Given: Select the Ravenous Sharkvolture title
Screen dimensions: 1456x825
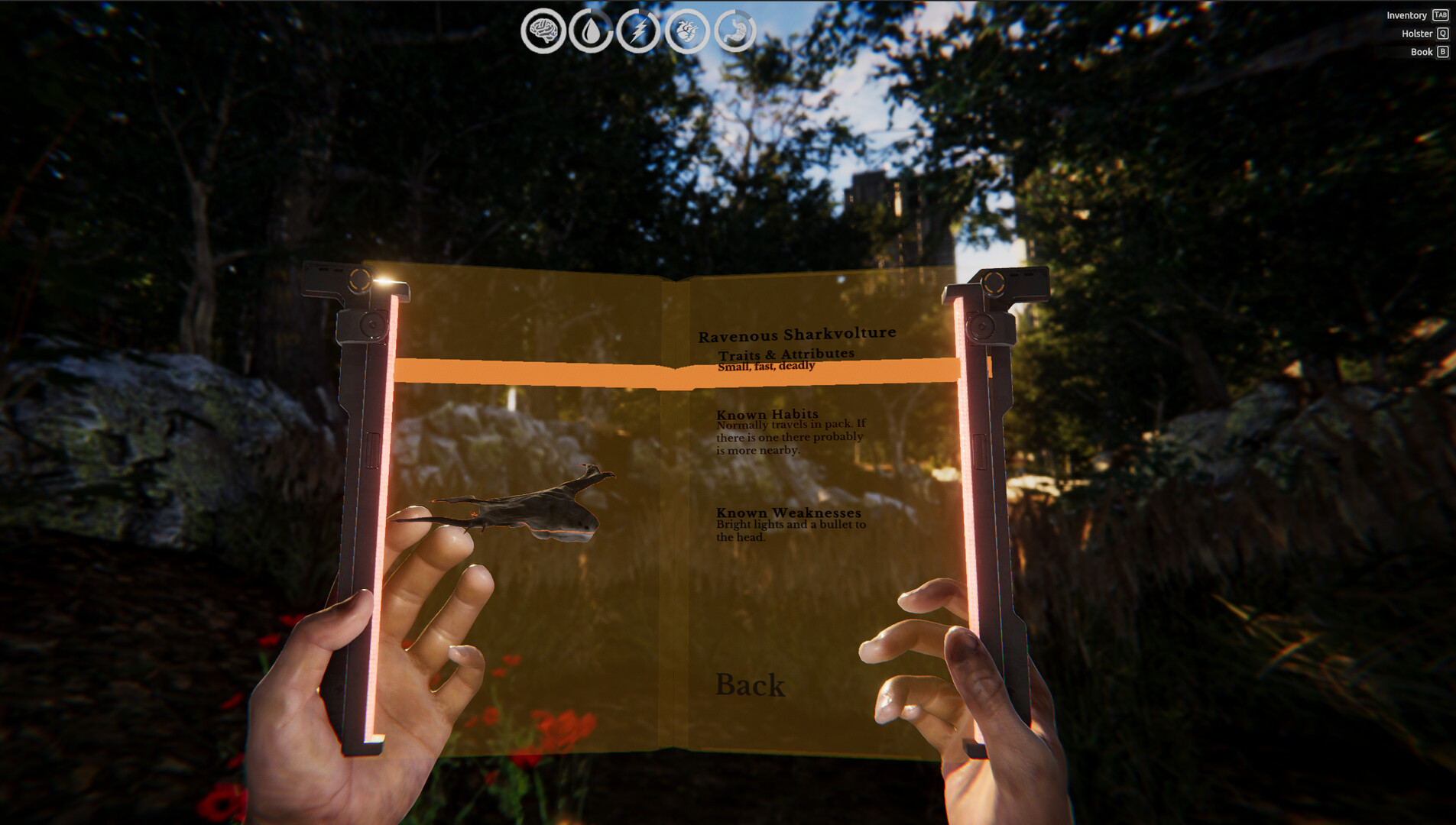Looking at the screenshot, I should click(x=796, y=333).
